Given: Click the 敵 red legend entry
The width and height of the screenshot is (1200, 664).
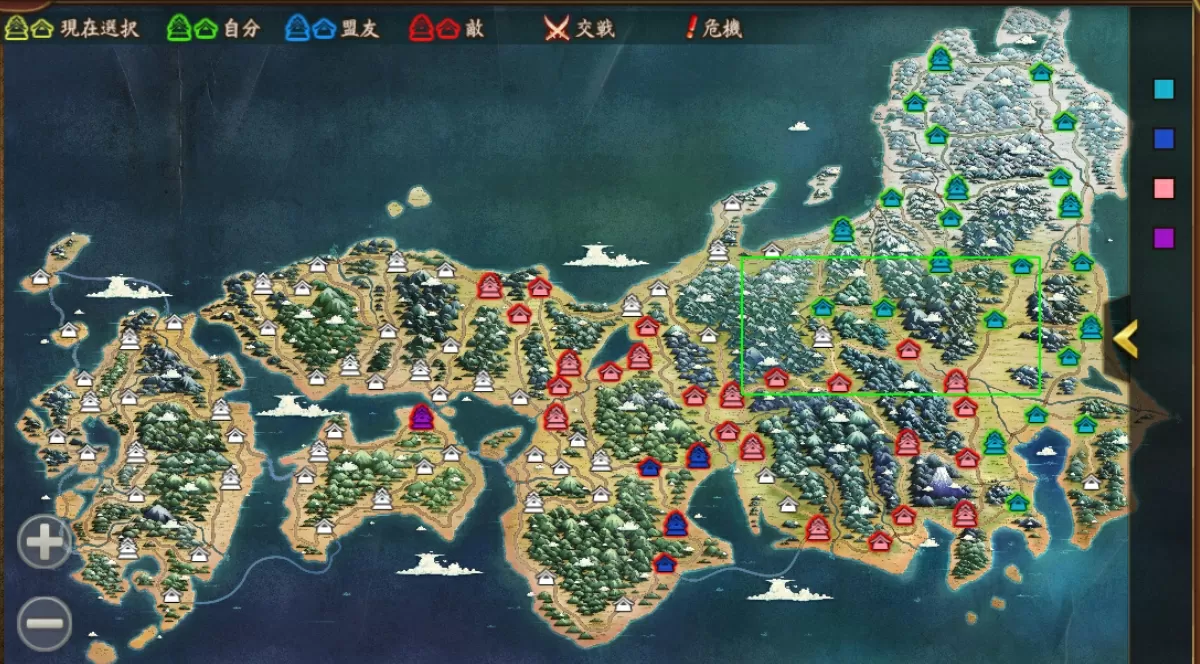Looking at the screenshot, I should click(x=447, y=29).
